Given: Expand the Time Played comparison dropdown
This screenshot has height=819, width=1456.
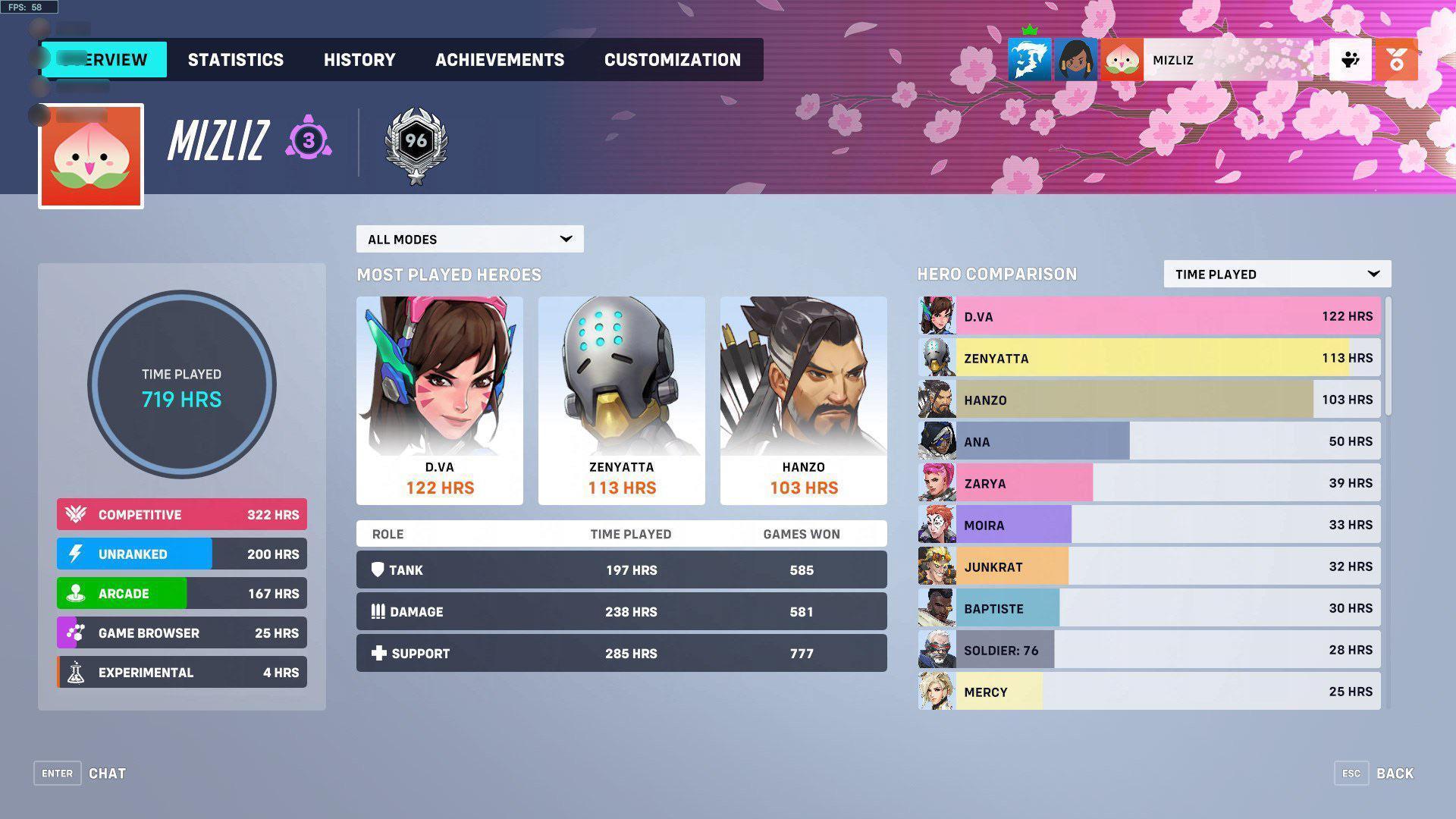Looking at the screenshot, I should click(1277, 274).
